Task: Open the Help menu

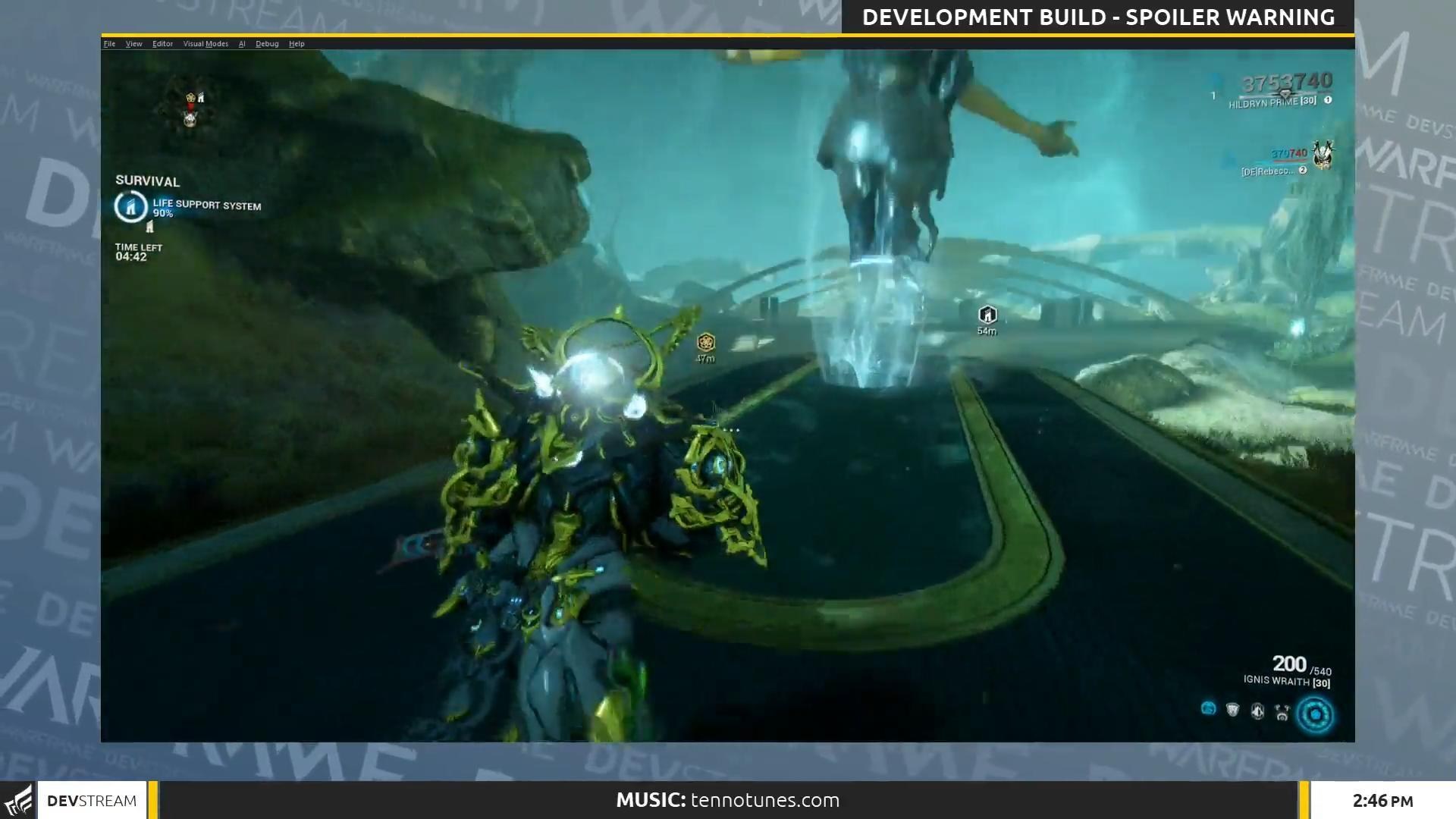Action: pyautogui.click(x=297, y=44)
